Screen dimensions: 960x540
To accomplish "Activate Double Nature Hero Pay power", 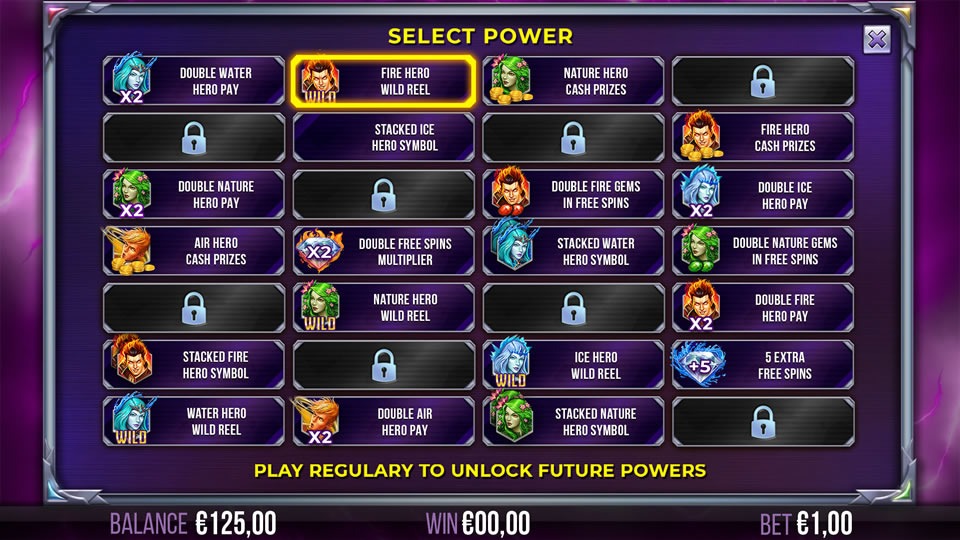I will tap(194, 194).
